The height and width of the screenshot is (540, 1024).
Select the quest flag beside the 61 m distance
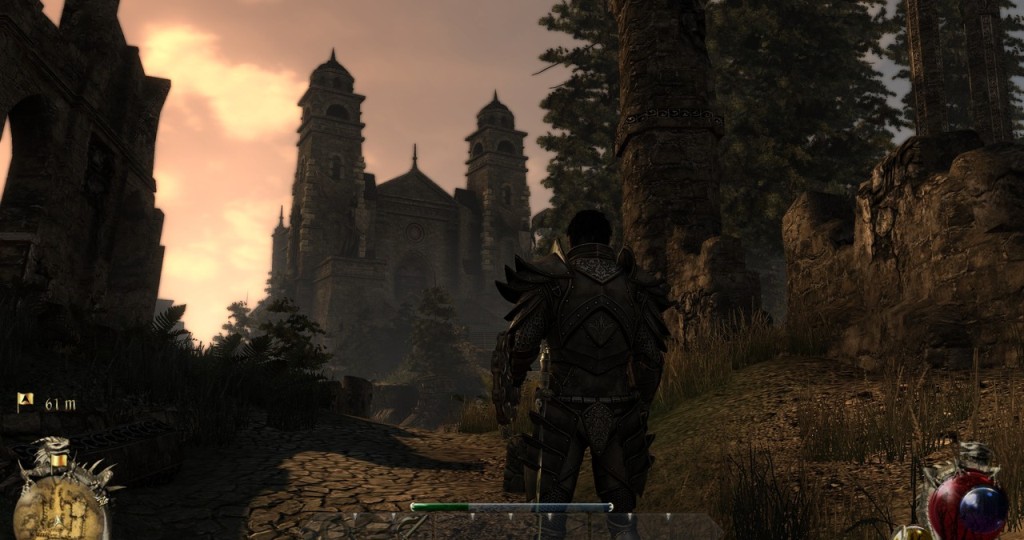[x=25, y=402]
